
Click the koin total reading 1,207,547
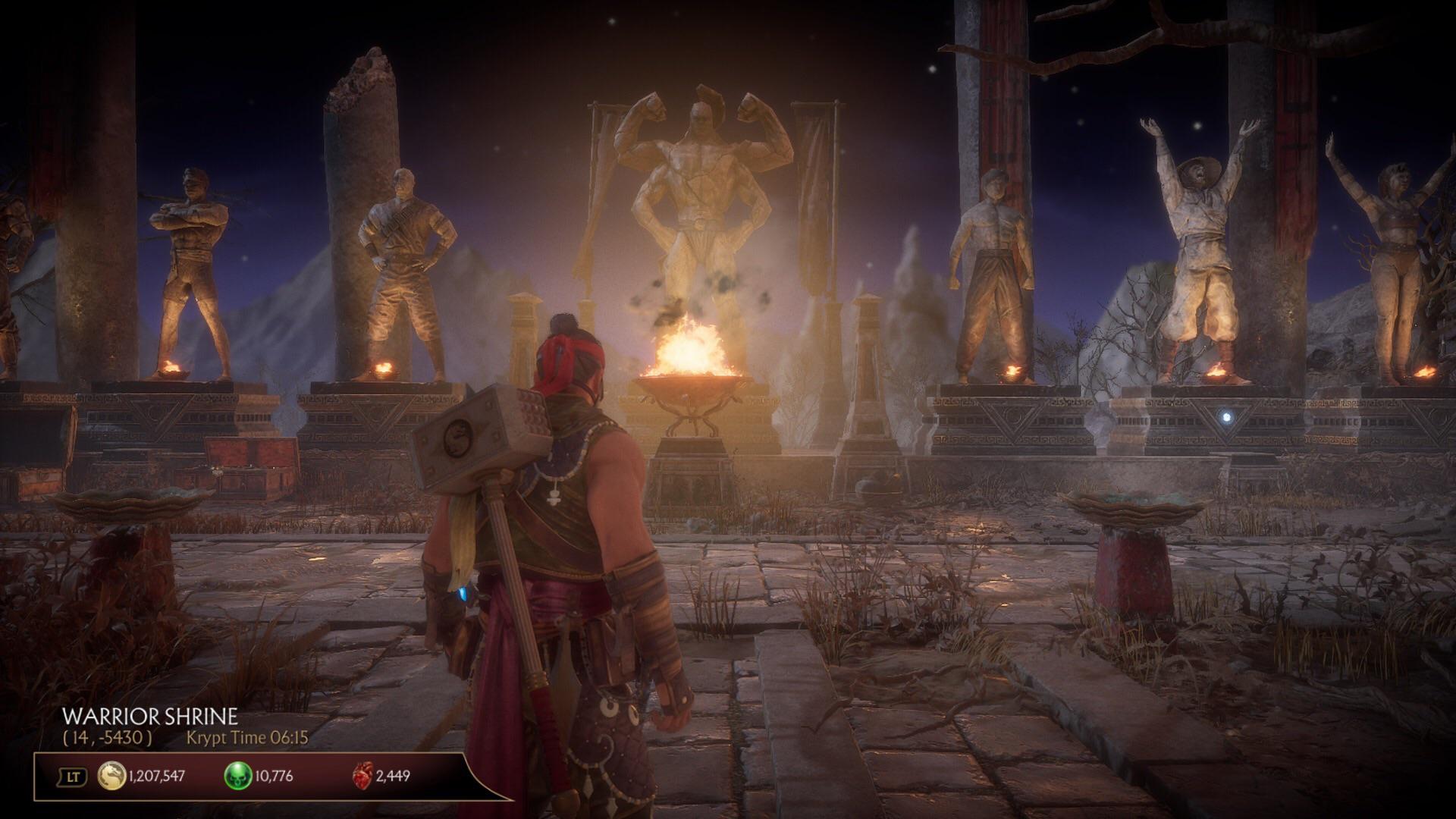(x=157, y=775)
